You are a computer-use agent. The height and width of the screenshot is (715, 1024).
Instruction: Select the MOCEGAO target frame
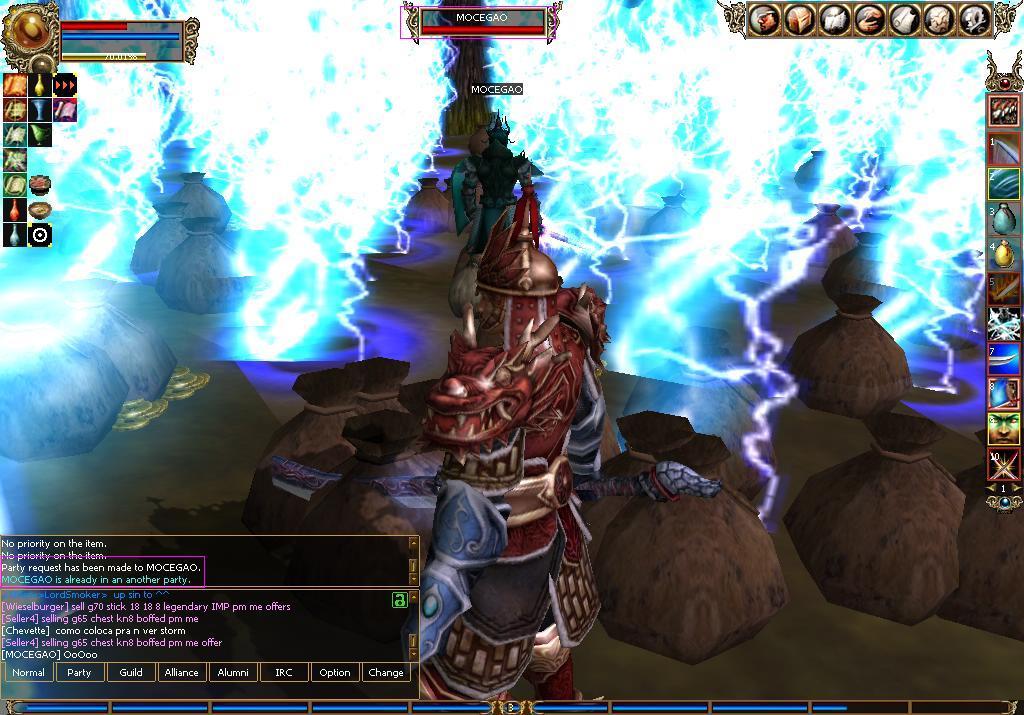pyautogui.click(x=483, y=22)
